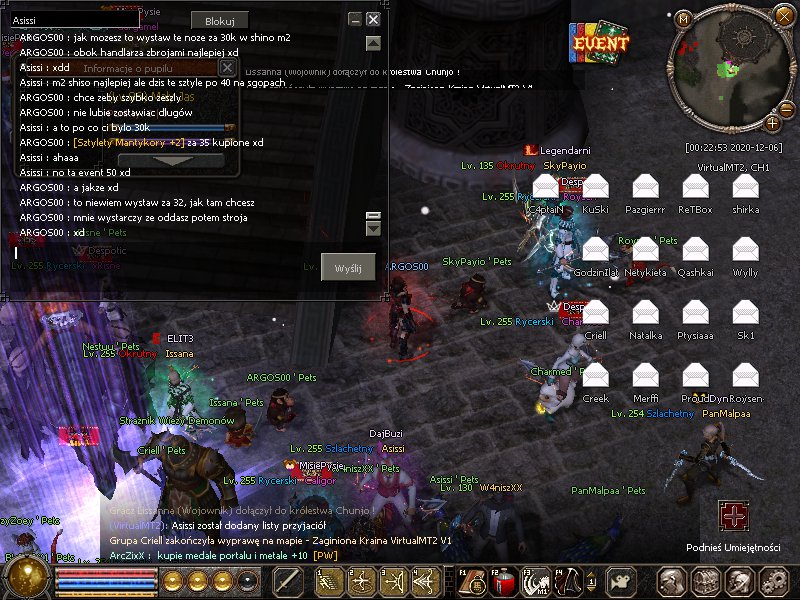This screenshot has width=800, height=600.
Task: Open the whisper envelope from KuSki
Action: click(596, 187)
